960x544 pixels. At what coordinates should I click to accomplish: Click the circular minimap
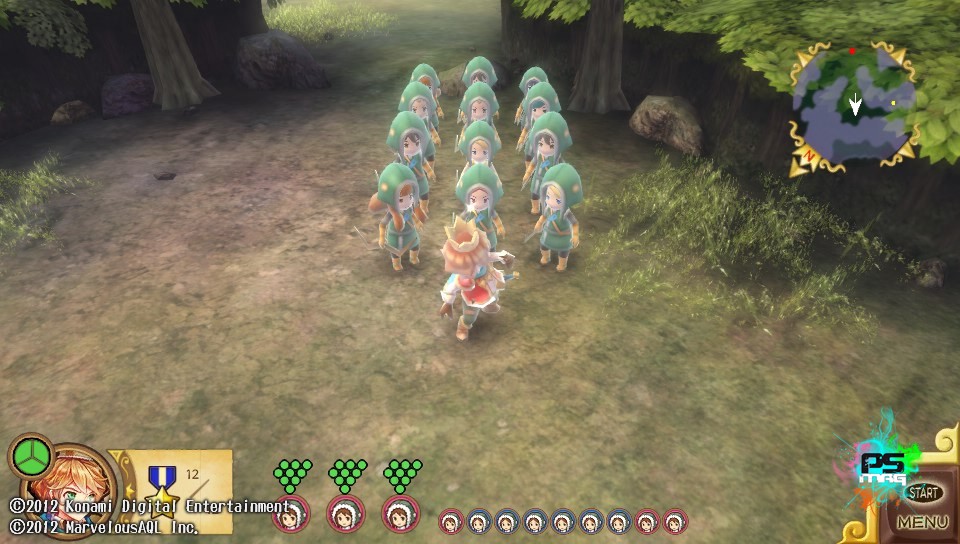[853, 104]
